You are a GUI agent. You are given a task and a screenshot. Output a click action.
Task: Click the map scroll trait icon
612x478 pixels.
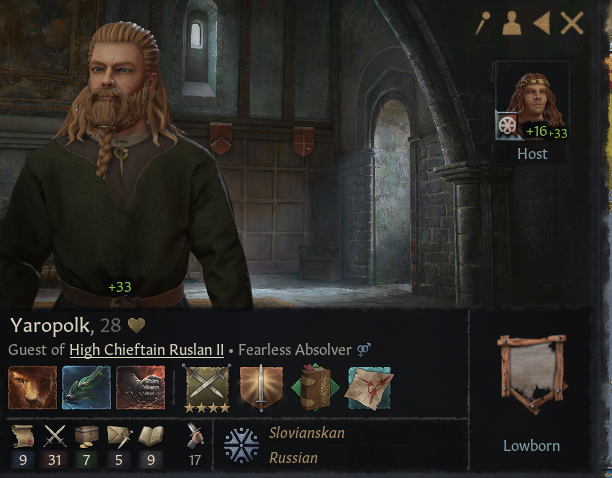point(369,388)
